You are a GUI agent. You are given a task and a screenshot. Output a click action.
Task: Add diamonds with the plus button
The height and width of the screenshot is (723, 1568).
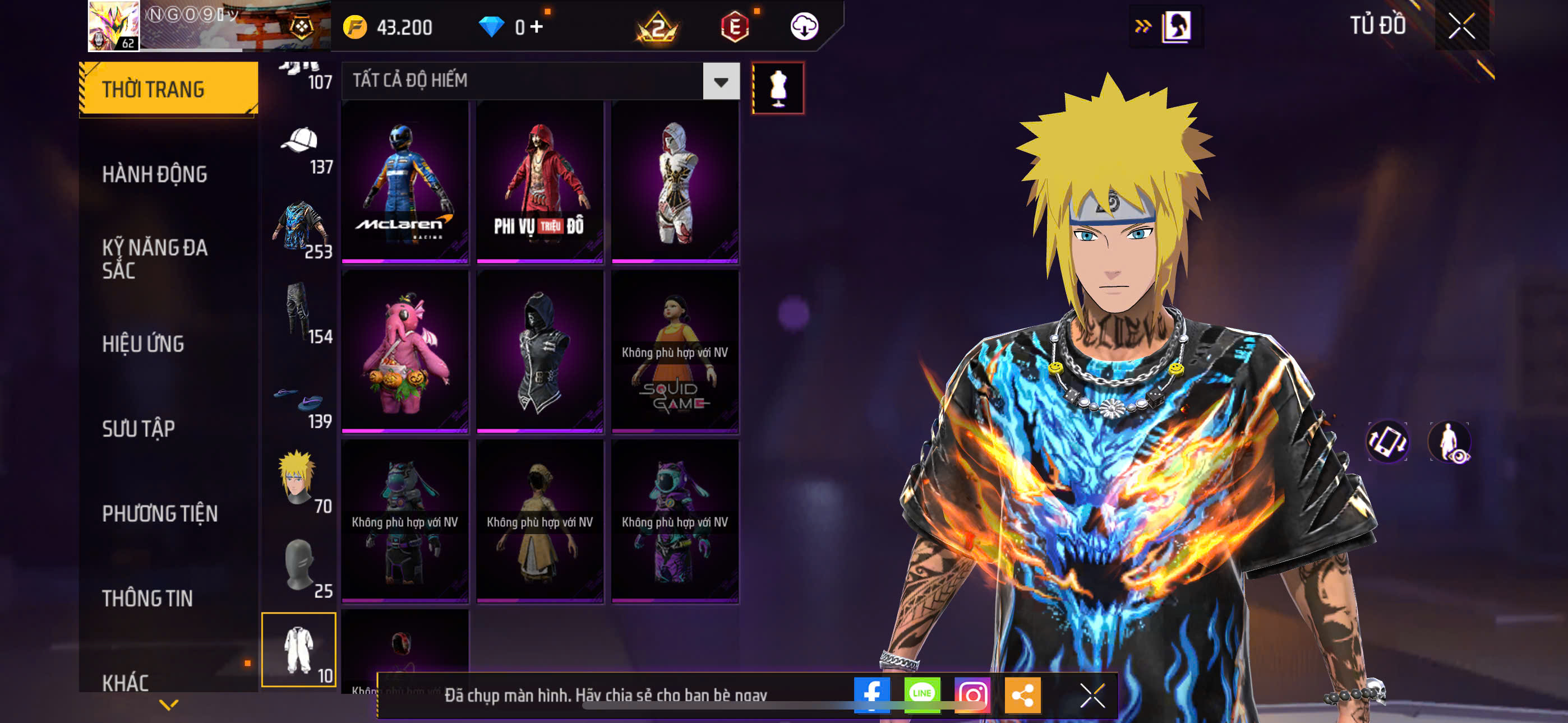pos(536,27)
